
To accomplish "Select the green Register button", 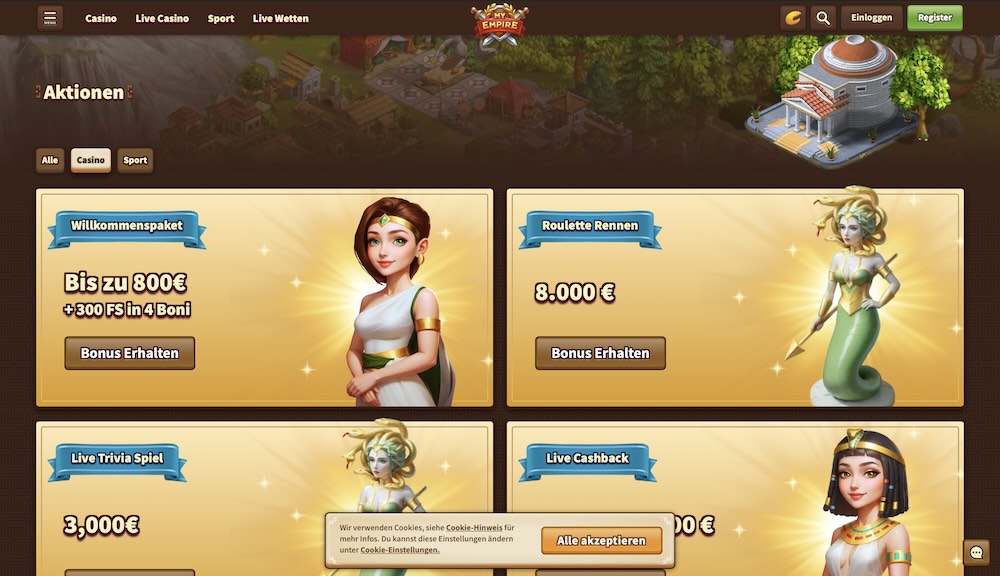I will click(x=934, y=18).
